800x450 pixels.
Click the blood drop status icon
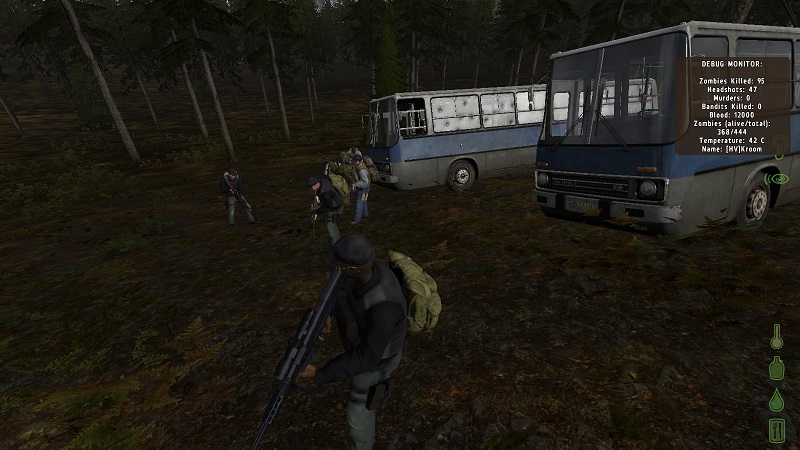777,400
